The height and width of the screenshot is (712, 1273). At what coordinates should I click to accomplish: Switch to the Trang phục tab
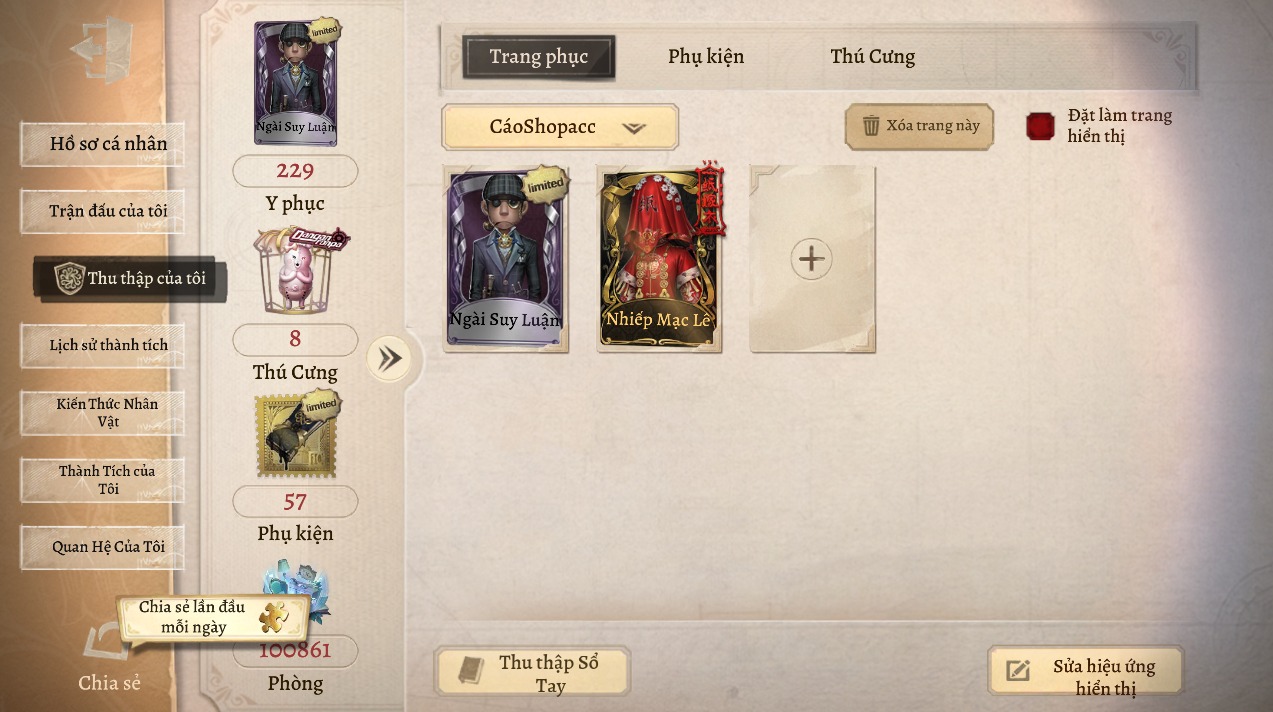click(x=538, y=57)
